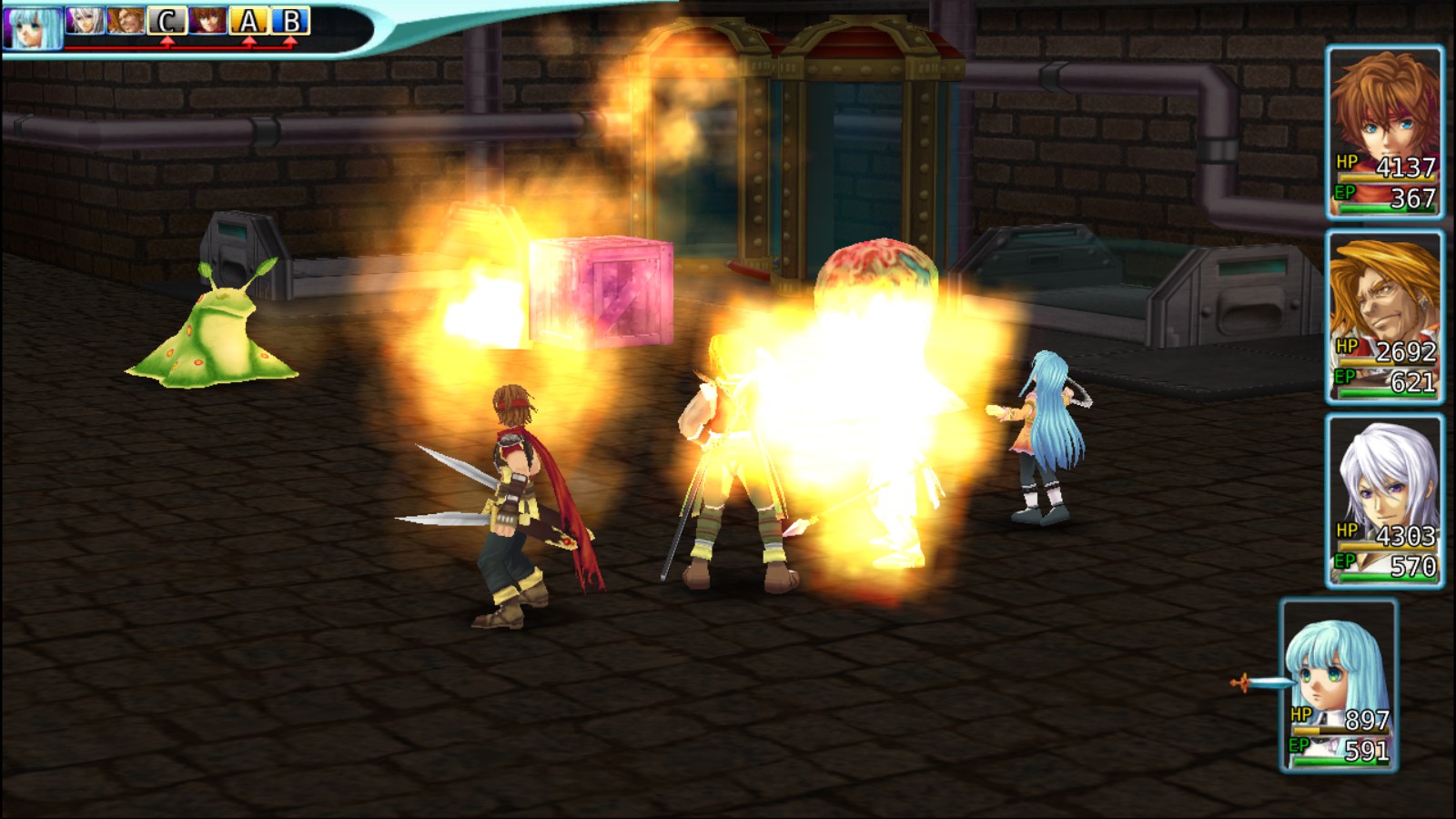Image resolution: width=1456 pixels, height=819 pixels.
Task: Select the blond ally's small portrait
Action: (126, 20)
